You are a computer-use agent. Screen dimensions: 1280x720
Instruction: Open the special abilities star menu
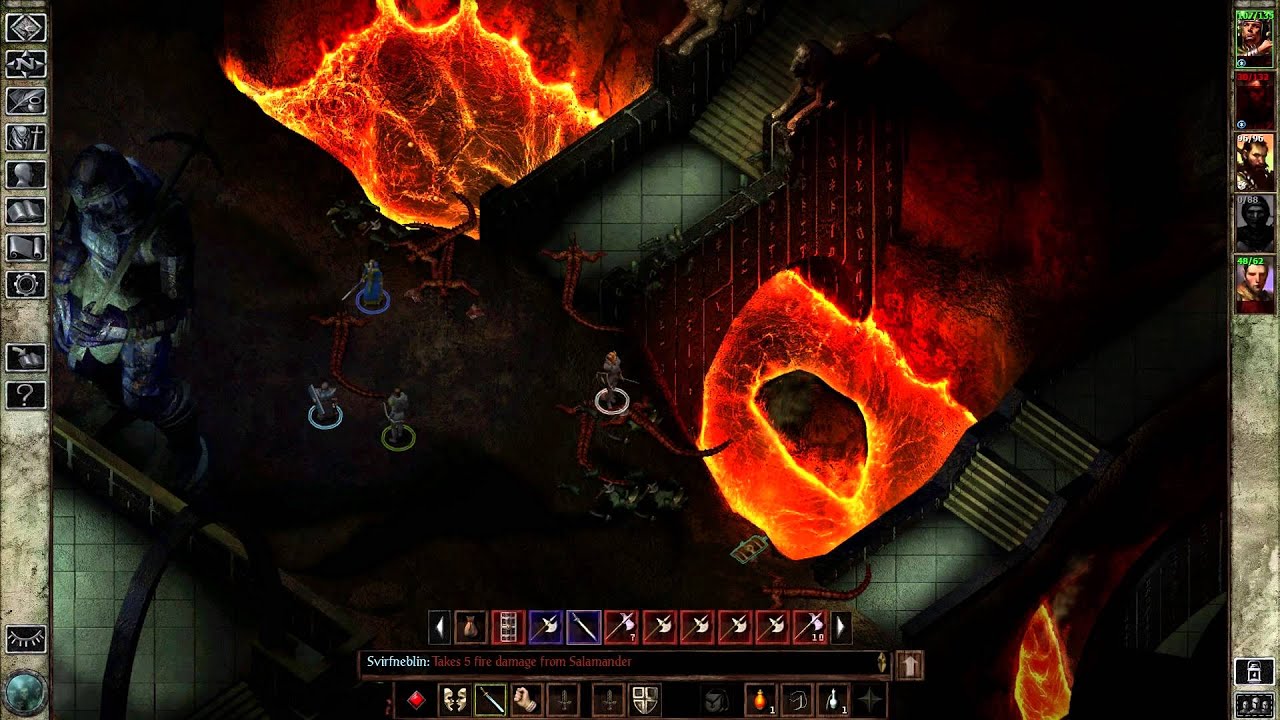868,699
